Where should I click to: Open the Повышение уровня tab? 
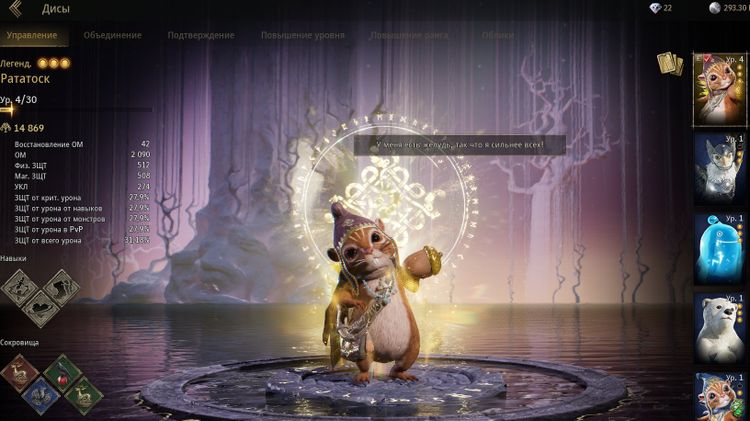[302, 35]
